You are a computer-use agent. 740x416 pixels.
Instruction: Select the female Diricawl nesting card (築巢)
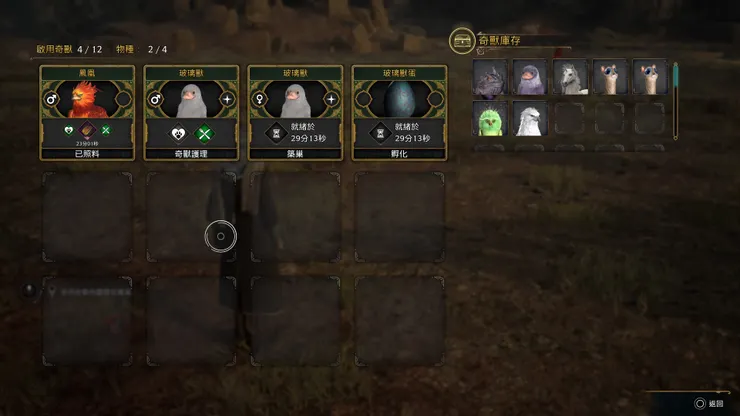click(x=295, y=113)
